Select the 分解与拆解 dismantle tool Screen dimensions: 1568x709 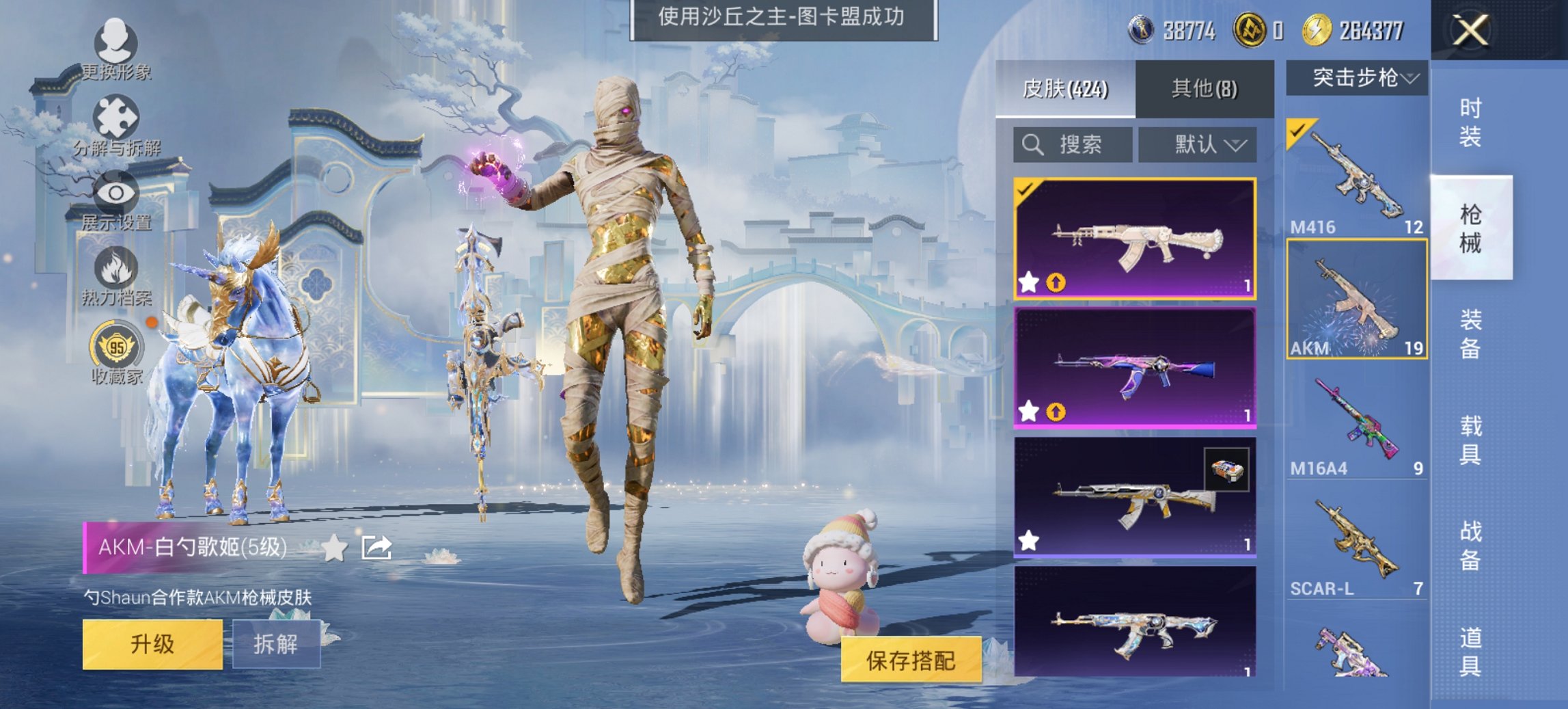(116, 113)
